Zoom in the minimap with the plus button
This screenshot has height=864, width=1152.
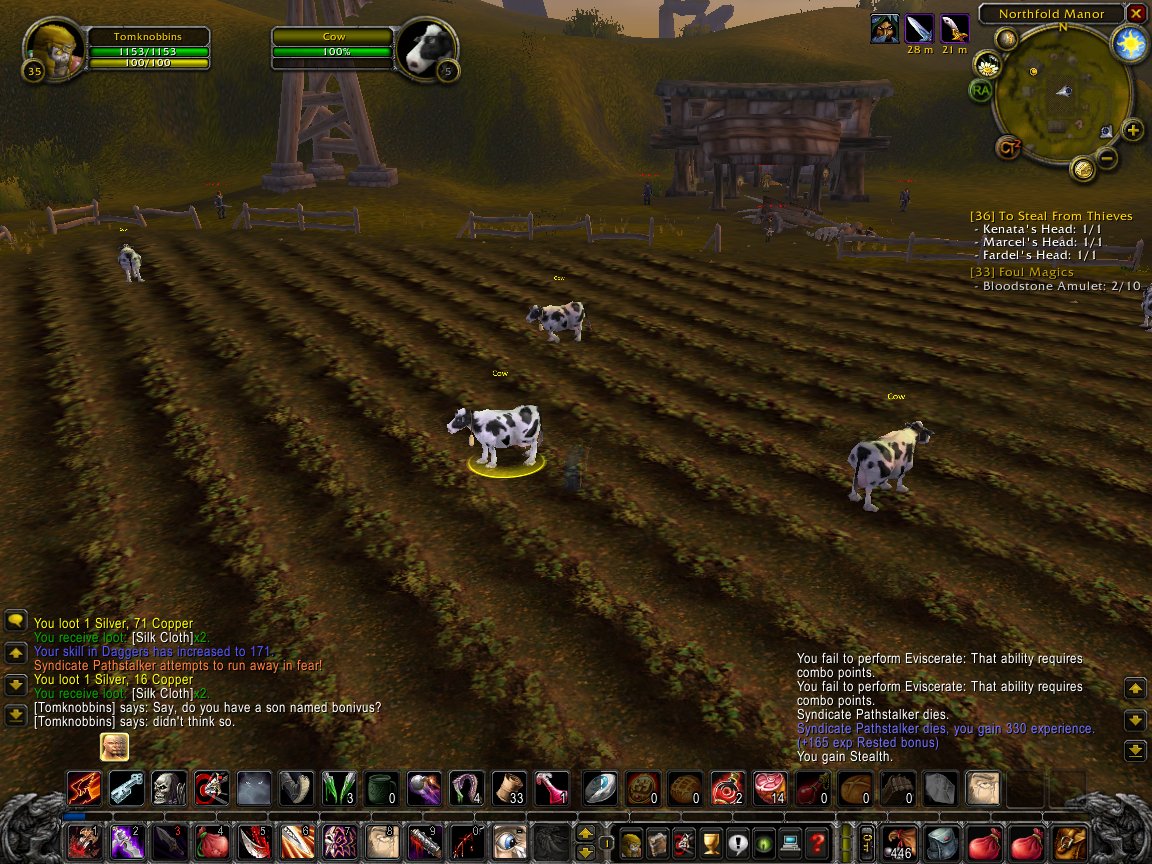point(1133,130)
